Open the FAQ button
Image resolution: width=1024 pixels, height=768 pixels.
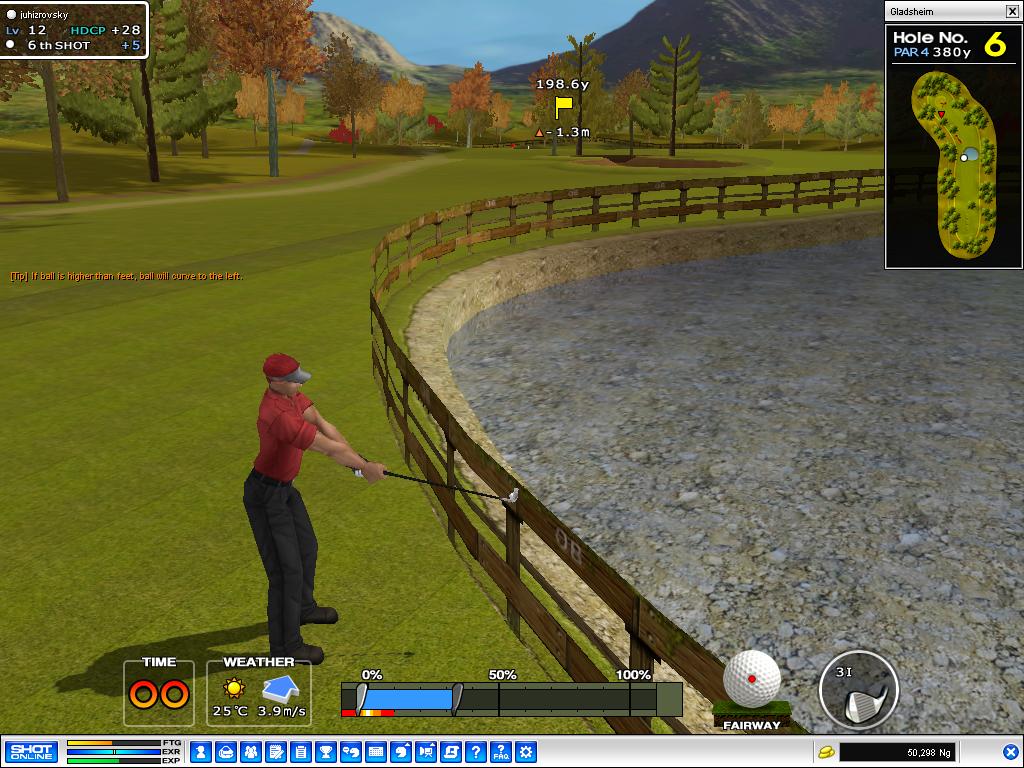pos(501,751)
